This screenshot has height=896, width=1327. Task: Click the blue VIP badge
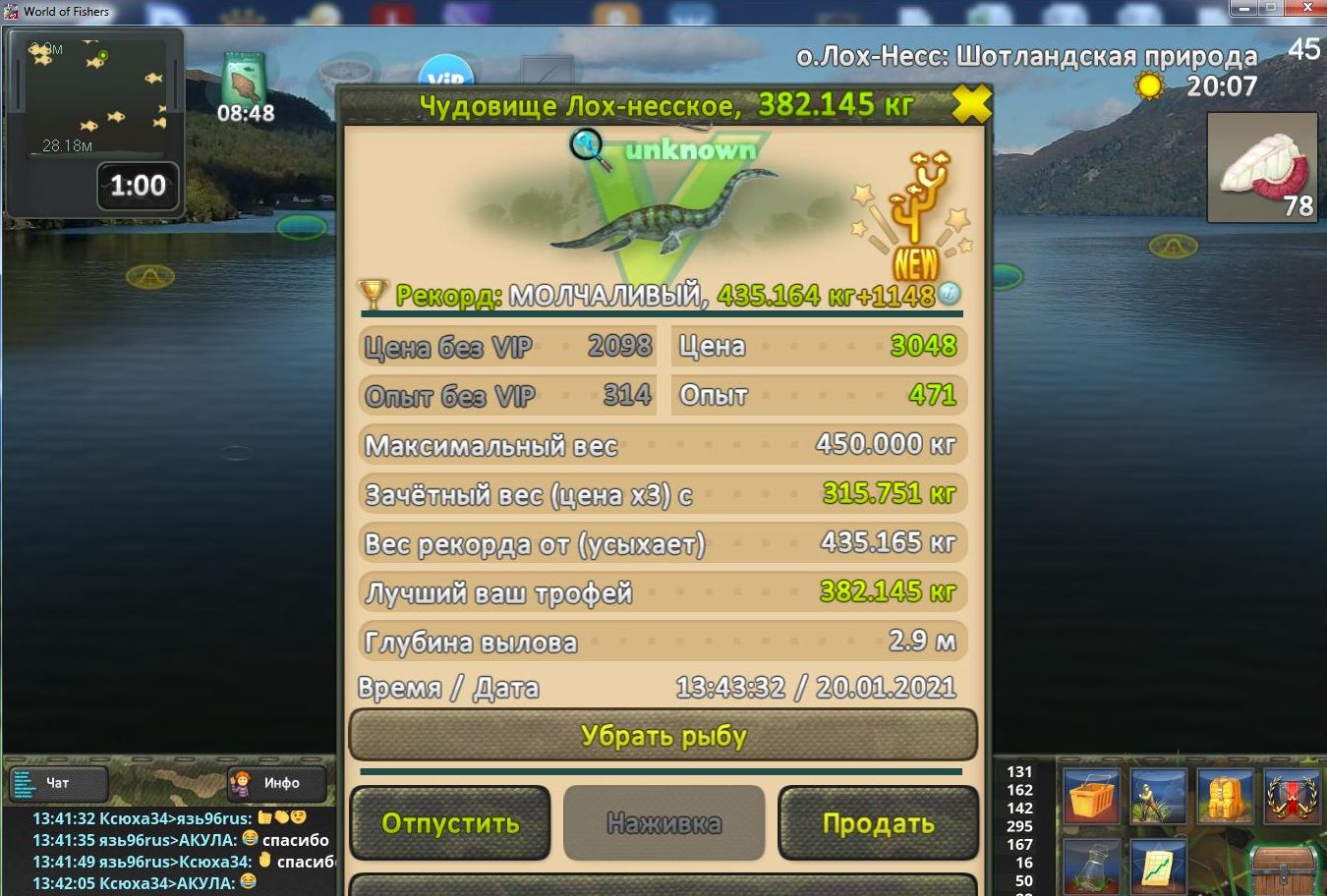(x=446, y=74)
